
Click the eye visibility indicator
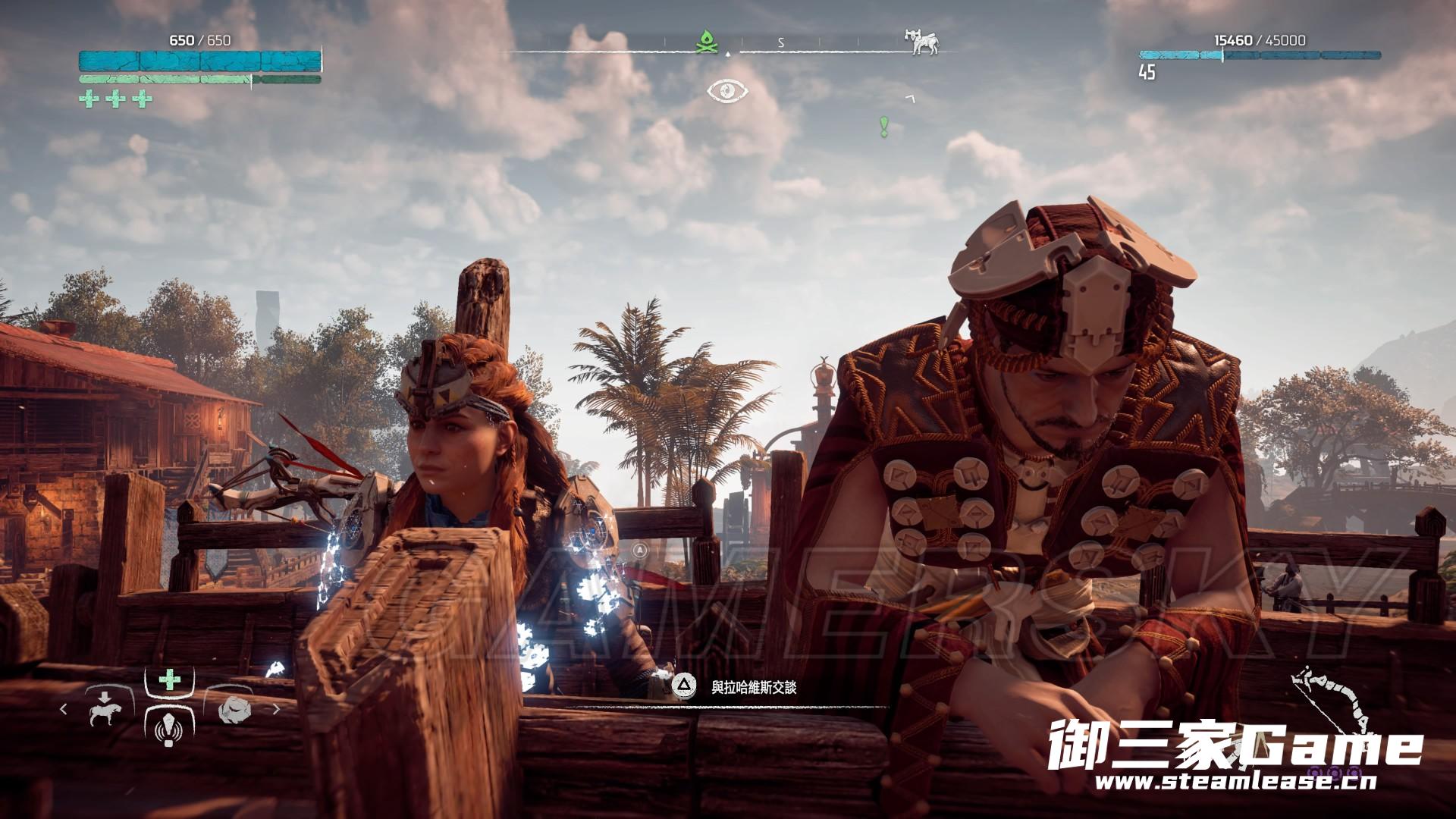pos(727,91)
